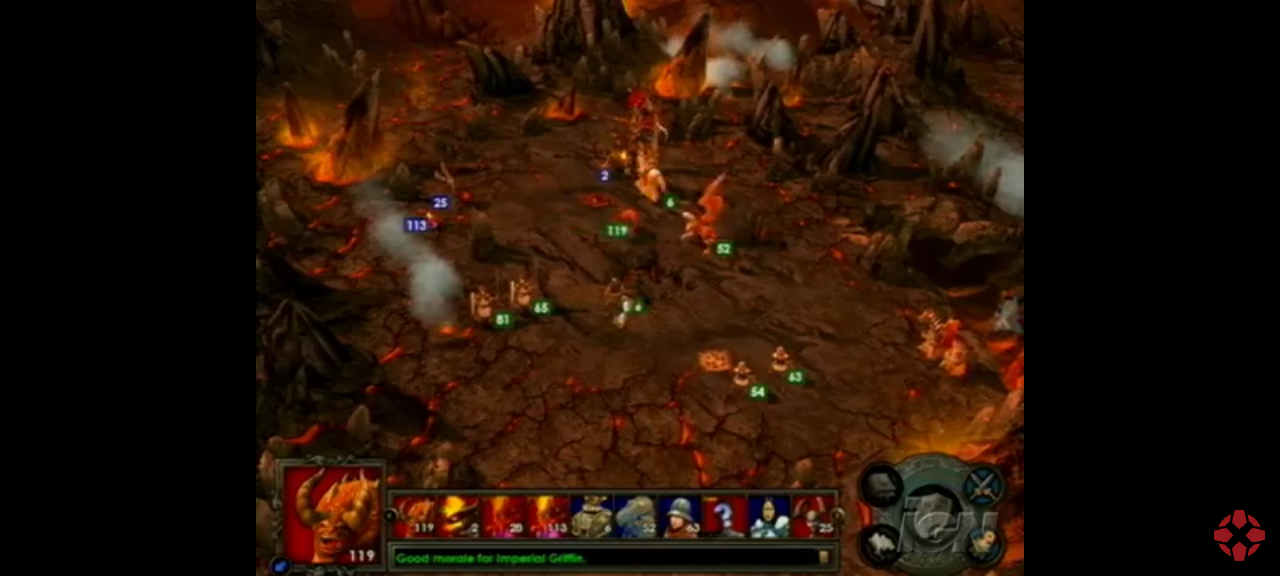Select the golden armored unit portrait
The height and width of the screenshot is (576, 1280).
tap(591, 517)
